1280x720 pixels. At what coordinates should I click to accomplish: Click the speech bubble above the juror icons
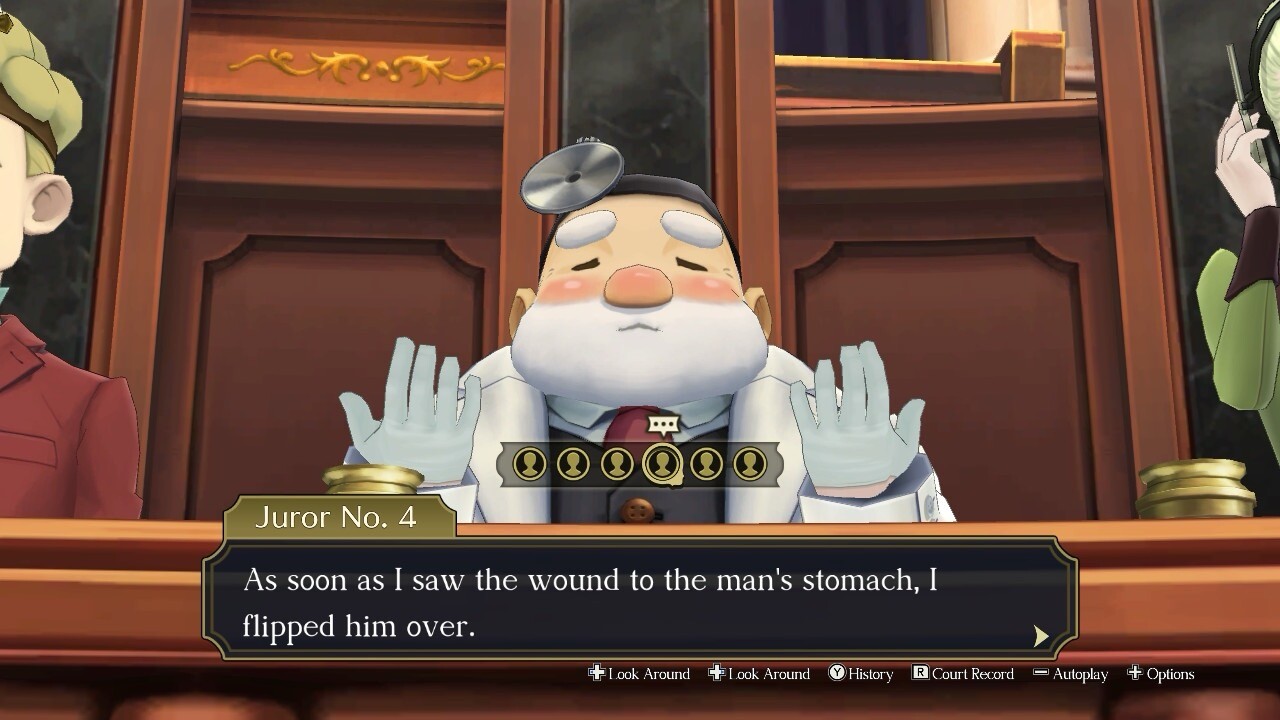point(663,425)
